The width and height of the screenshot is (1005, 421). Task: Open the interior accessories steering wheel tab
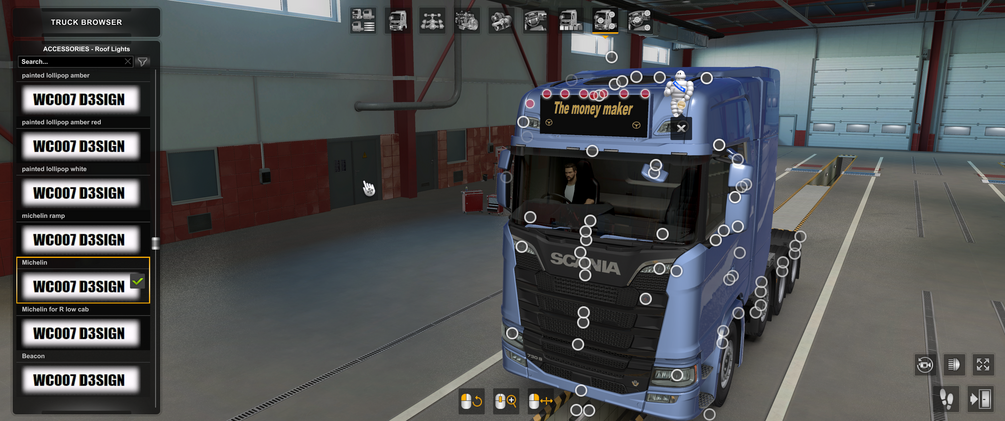point(639,20)
